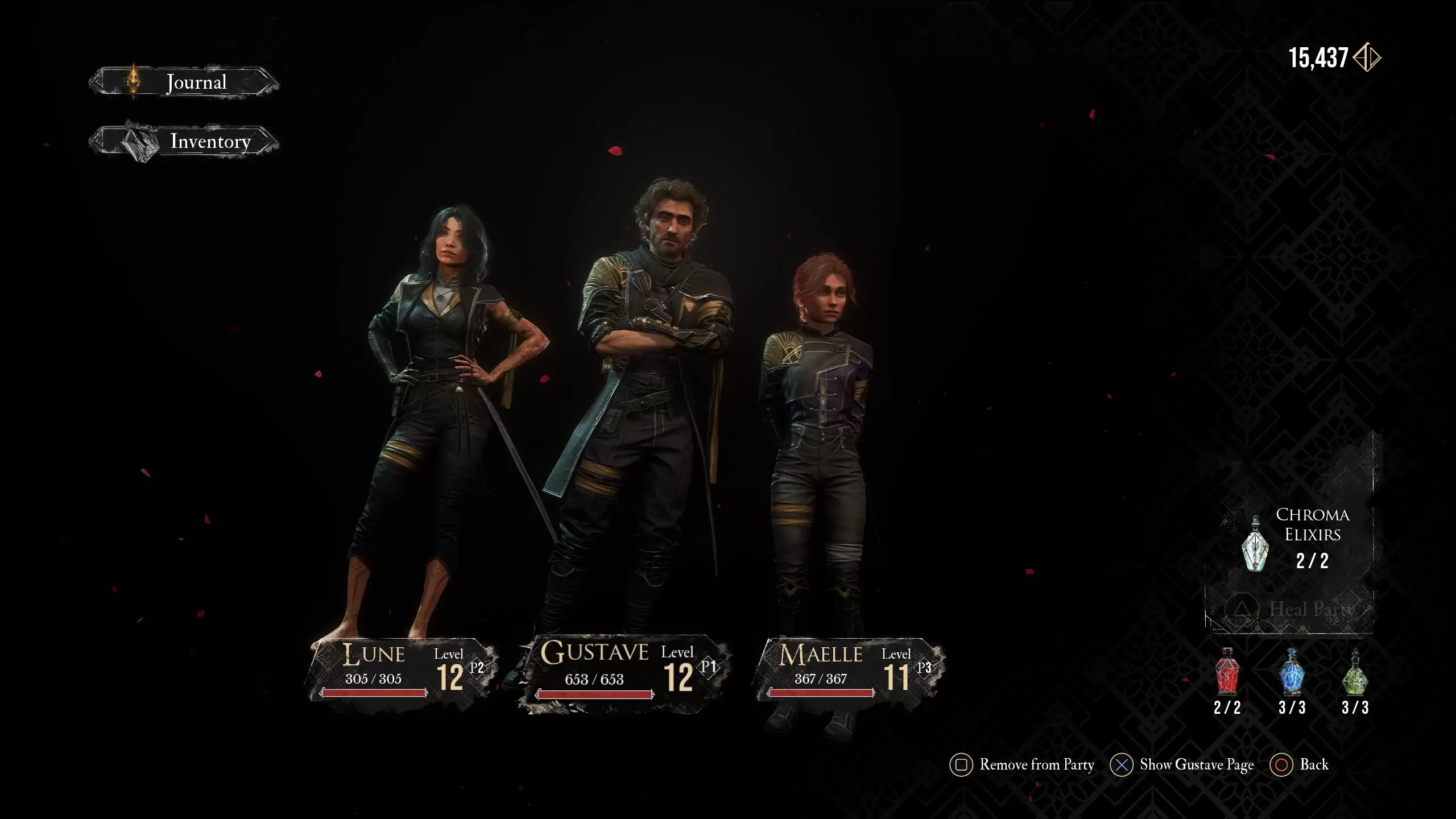
Task: Open the Journal menu
Action: [x=184, y=83]
